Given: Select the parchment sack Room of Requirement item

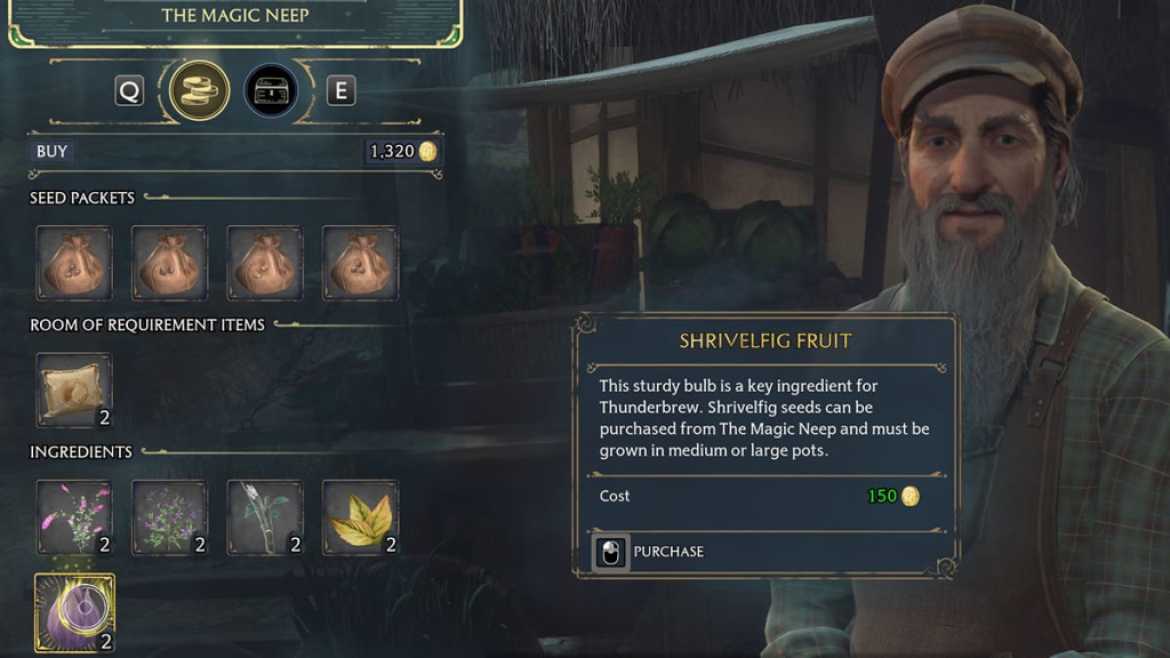Looking at the screenshot, I should (74, 390).
